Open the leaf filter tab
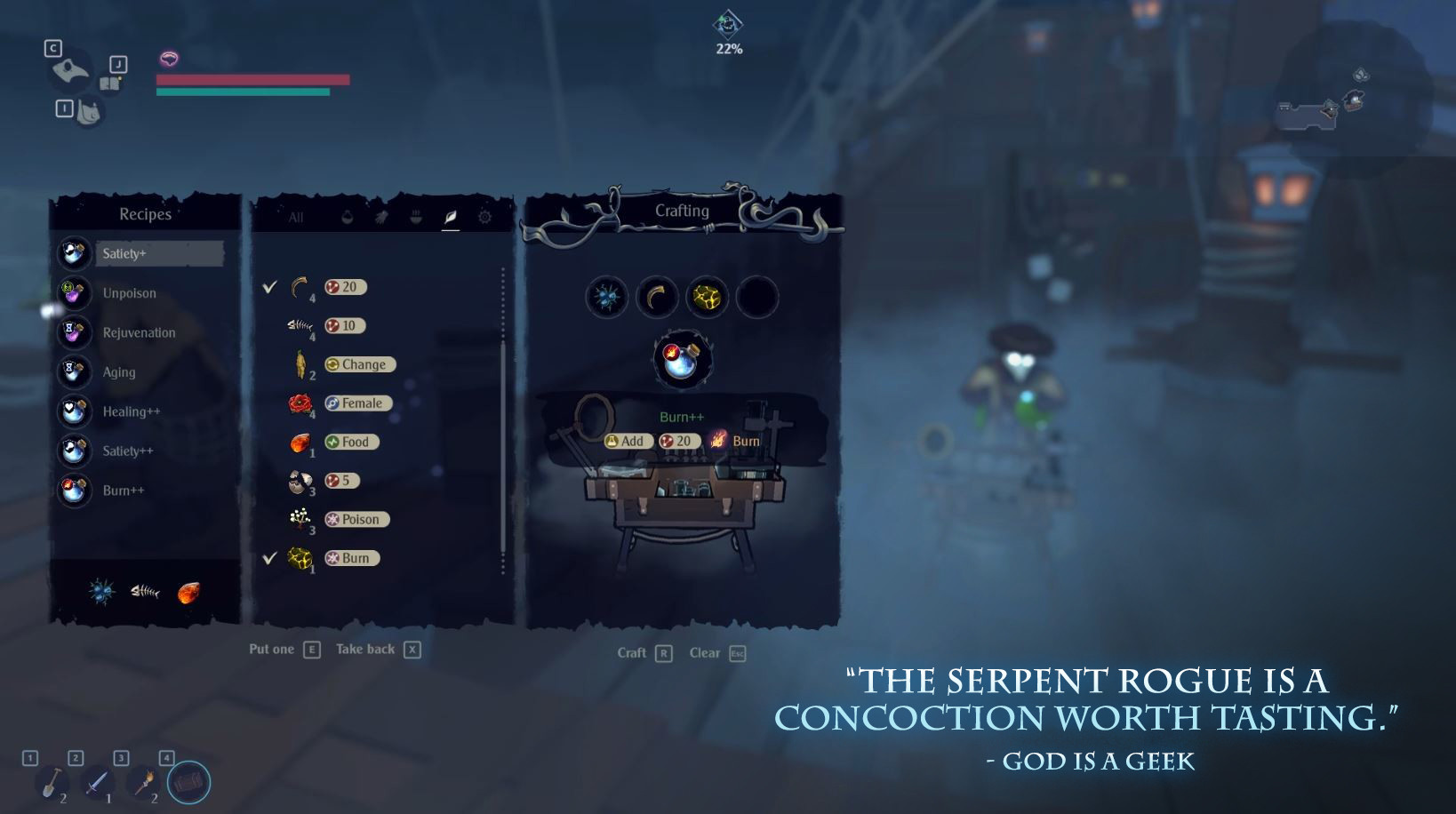Viewport: 1456px width, 814px height. 449,217
